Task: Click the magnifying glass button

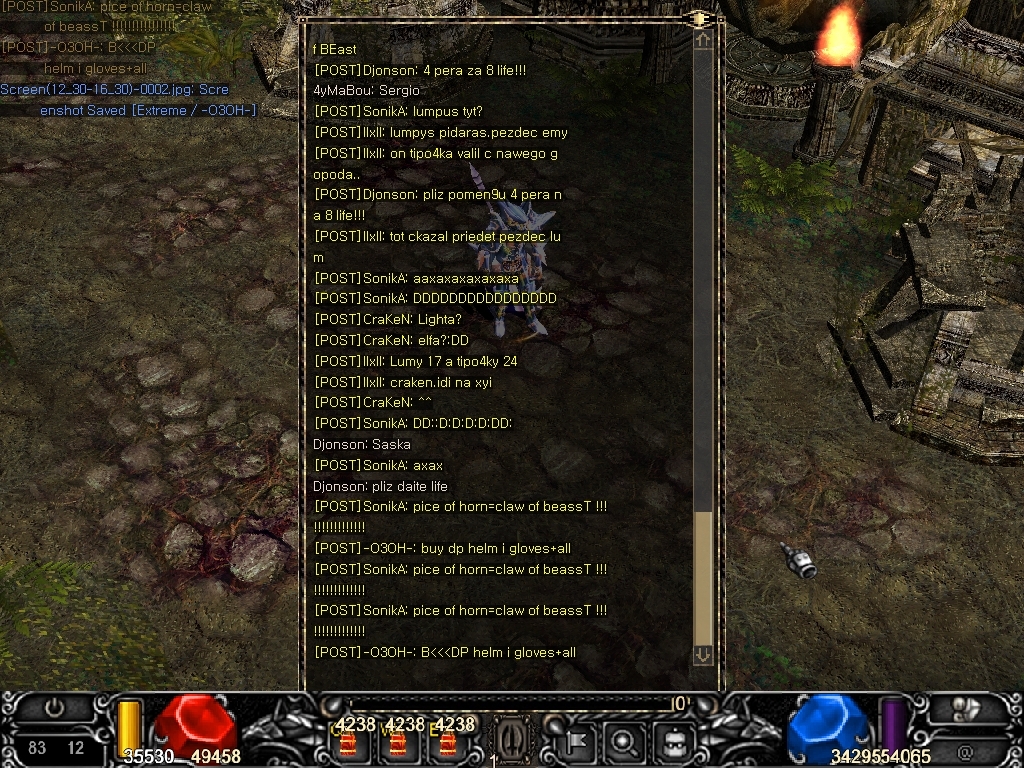Action: pos(625,741)
